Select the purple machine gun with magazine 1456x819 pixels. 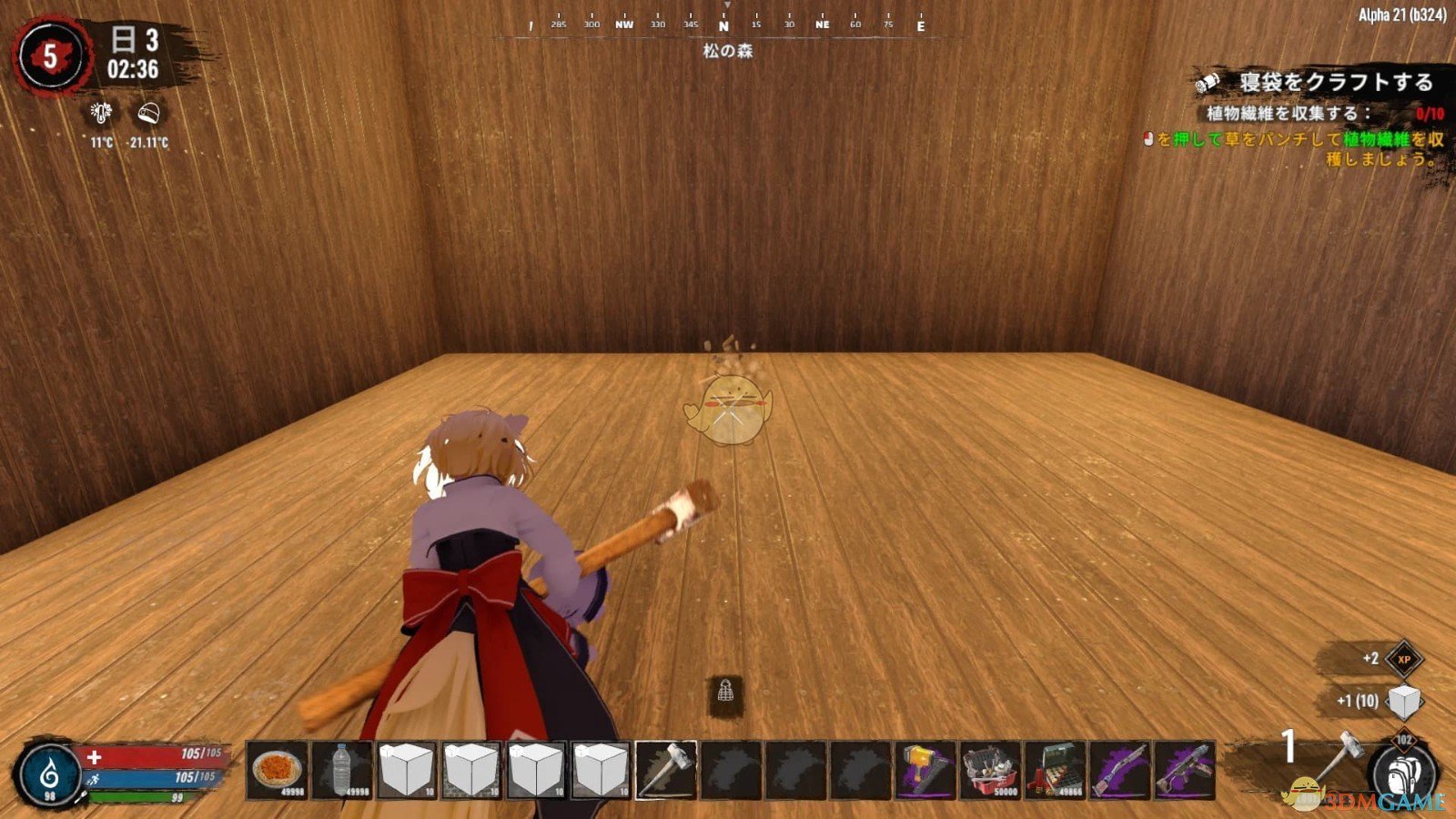tap(1184, 770)
